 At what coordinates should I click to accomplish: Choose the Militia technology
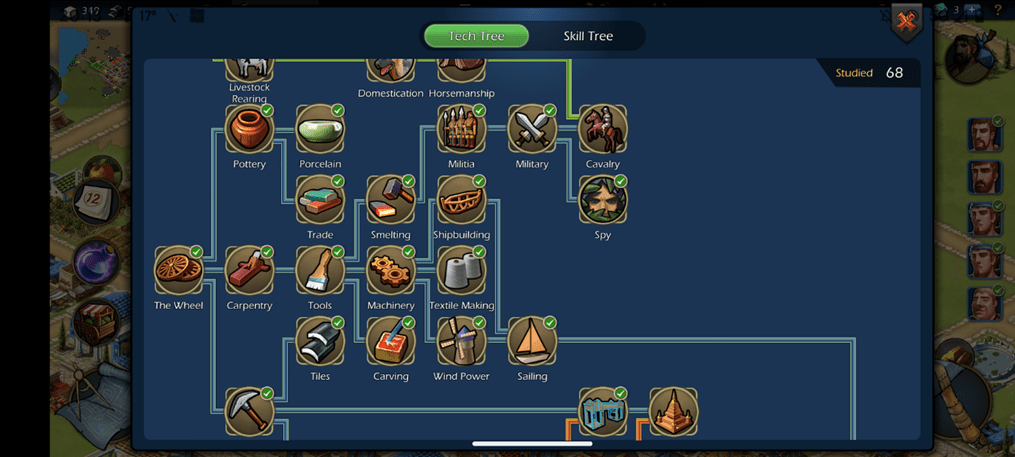coord(461,130)
